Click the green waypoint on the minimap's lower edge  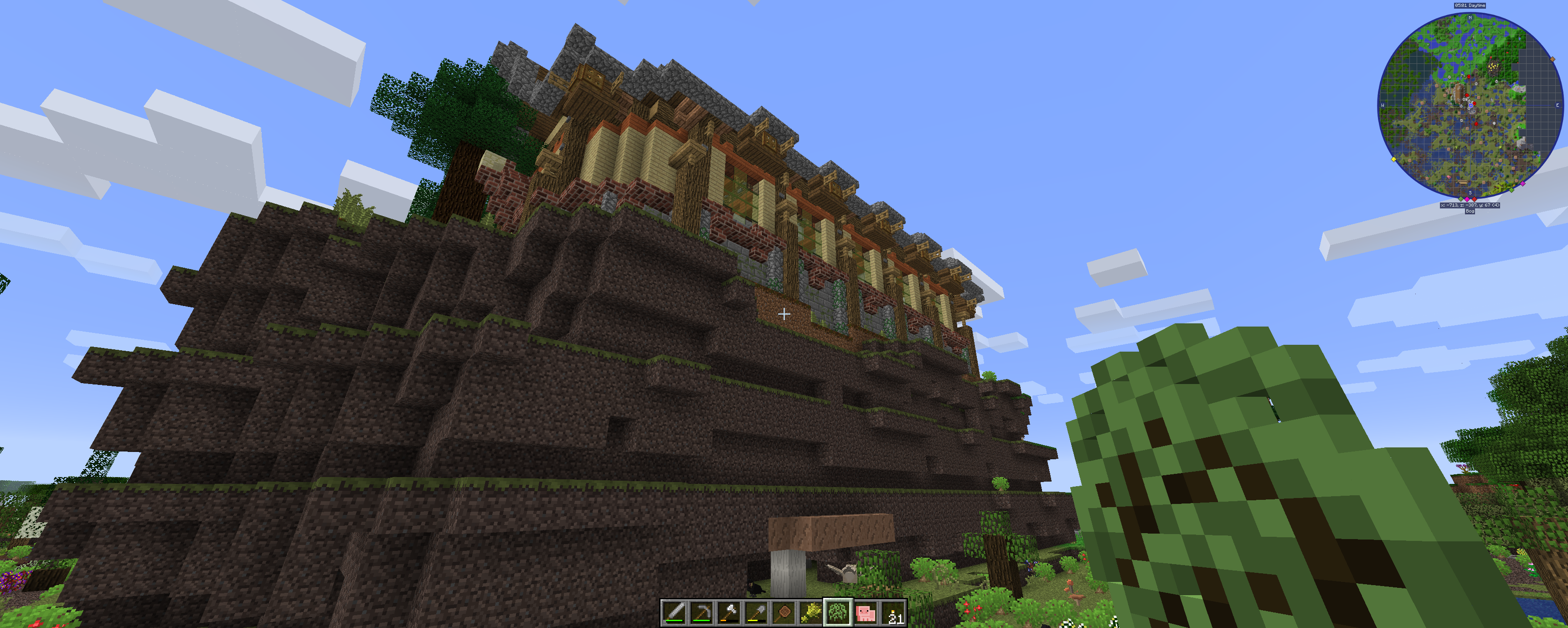(x=1511, y=191)
